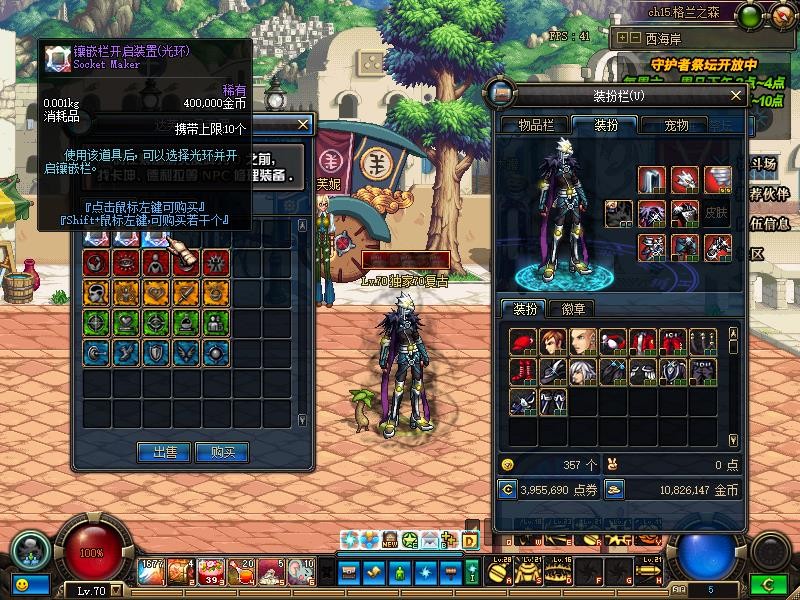800x600 pixels.
Task: Open the 宠物 pet tab
Action: (x=676, y=125)
